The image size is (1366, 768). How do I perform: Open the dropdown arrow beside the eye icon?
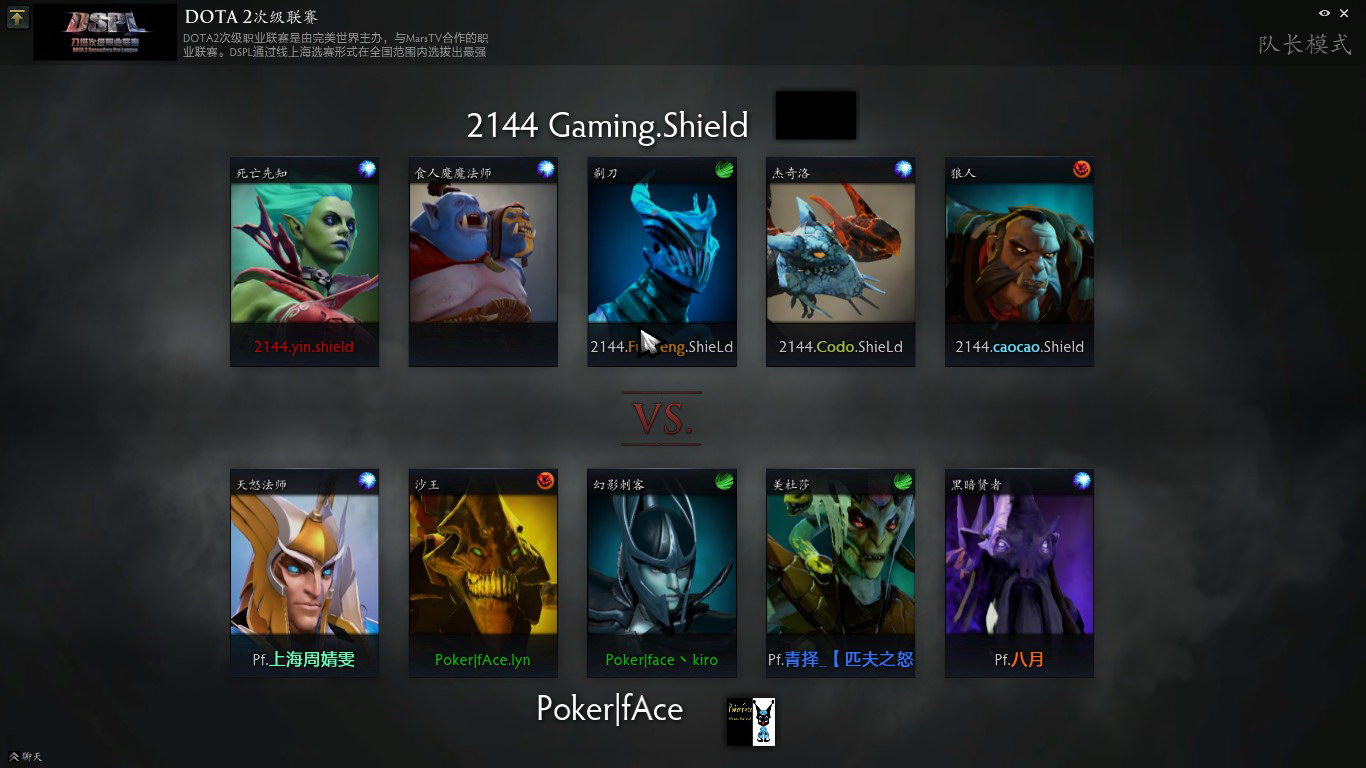(1343, 13)
